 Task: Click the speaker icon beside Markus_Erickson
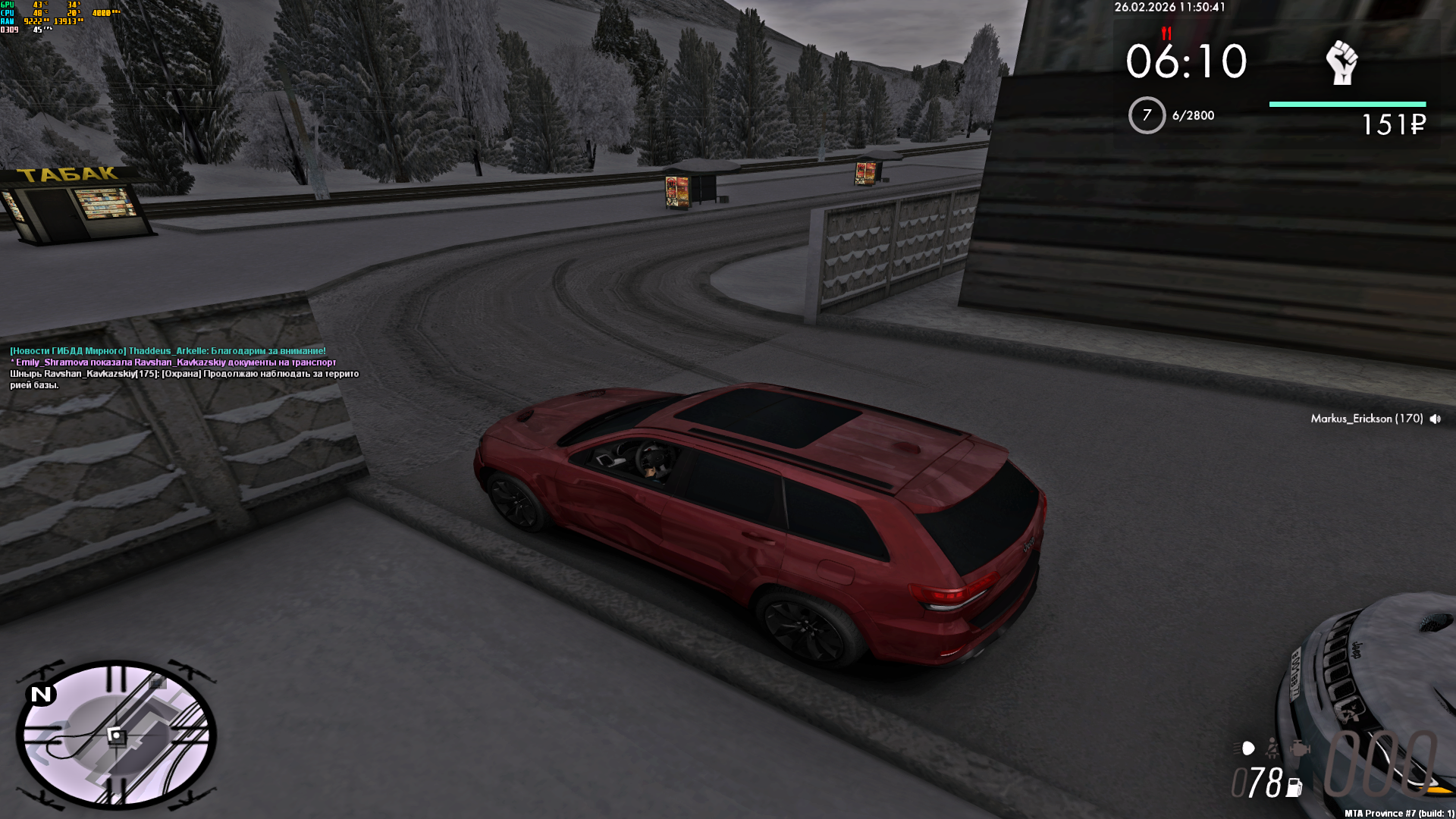[1435, 419]
